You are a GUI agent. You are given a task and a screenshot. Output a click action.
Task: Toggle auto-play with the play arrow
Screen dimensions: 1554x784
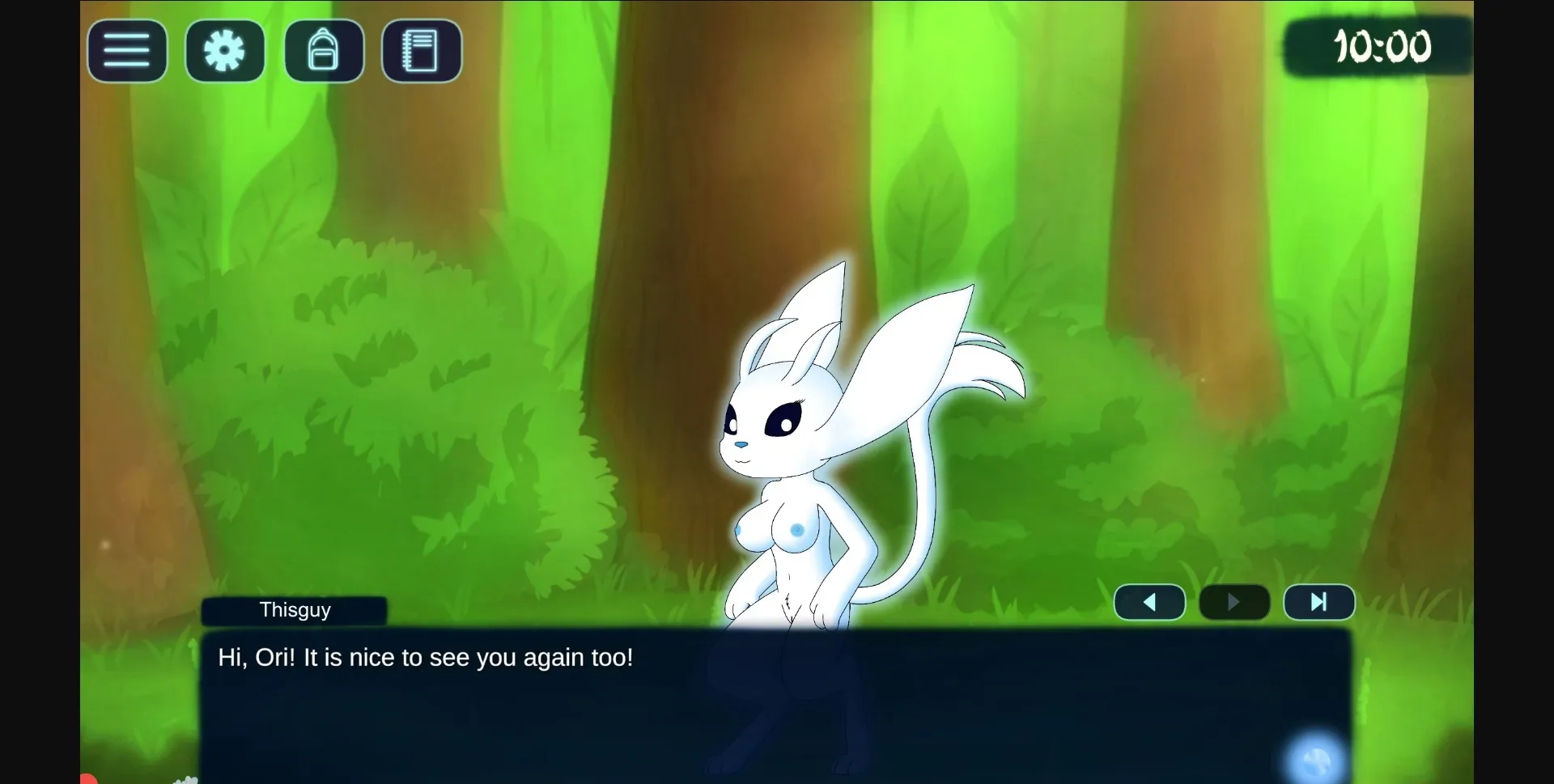1233,602
